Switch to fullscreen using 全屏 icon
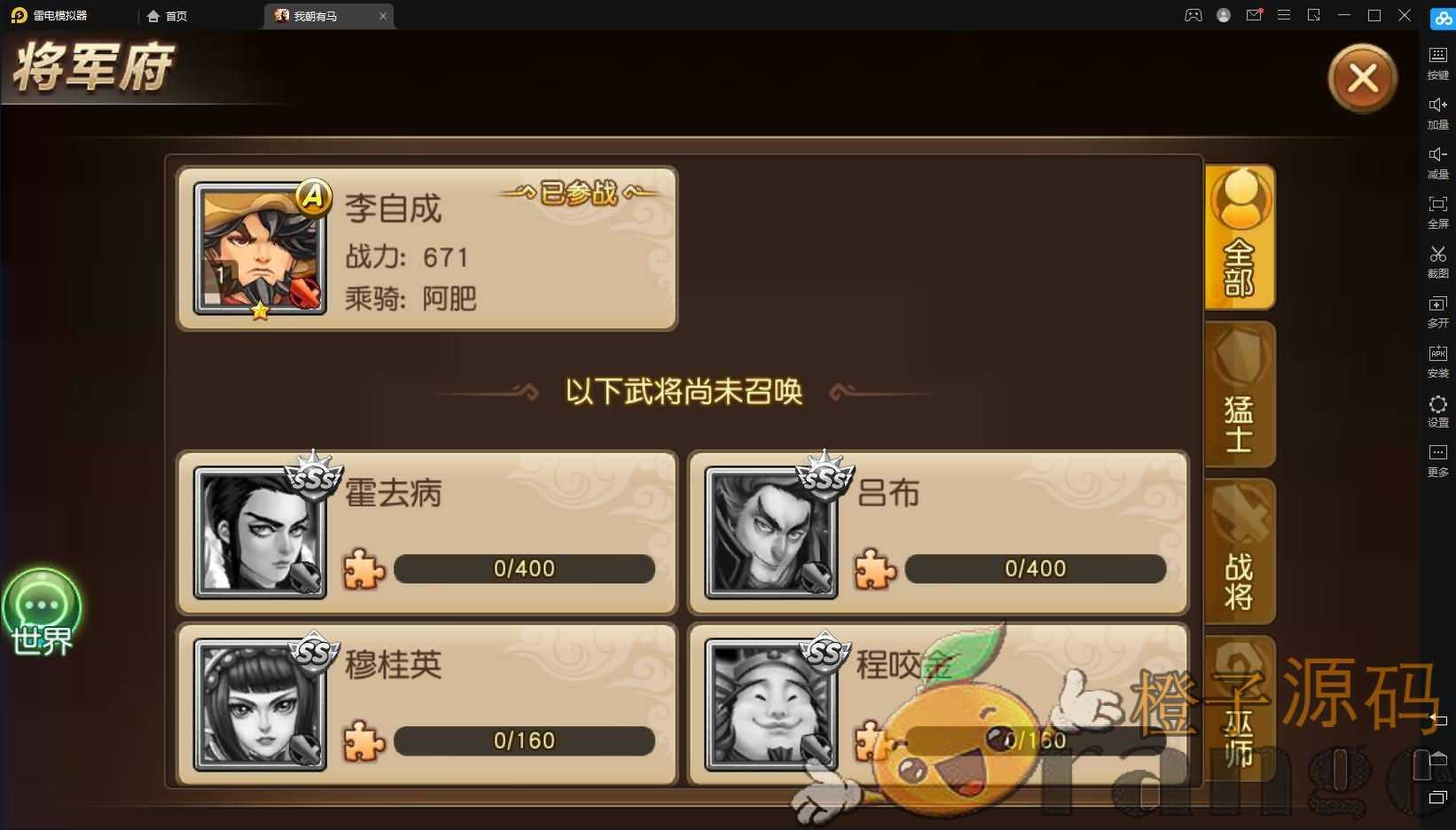 click(x=1437, y=212)
